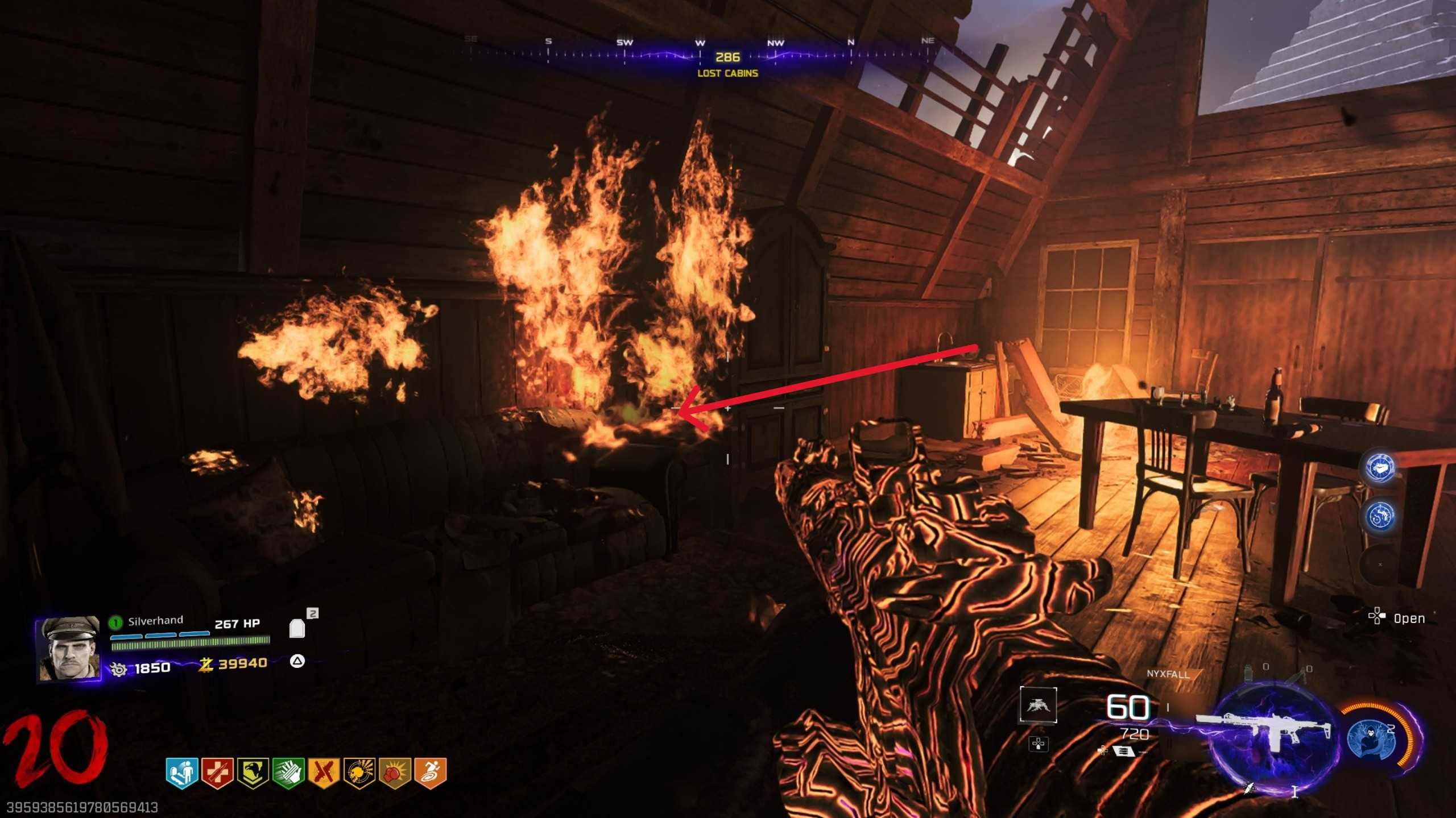The width and height of the screenshot is (1456, 818).
Task: Use the top glowing GobbleGum
Action: click(x=1380, y=468)
